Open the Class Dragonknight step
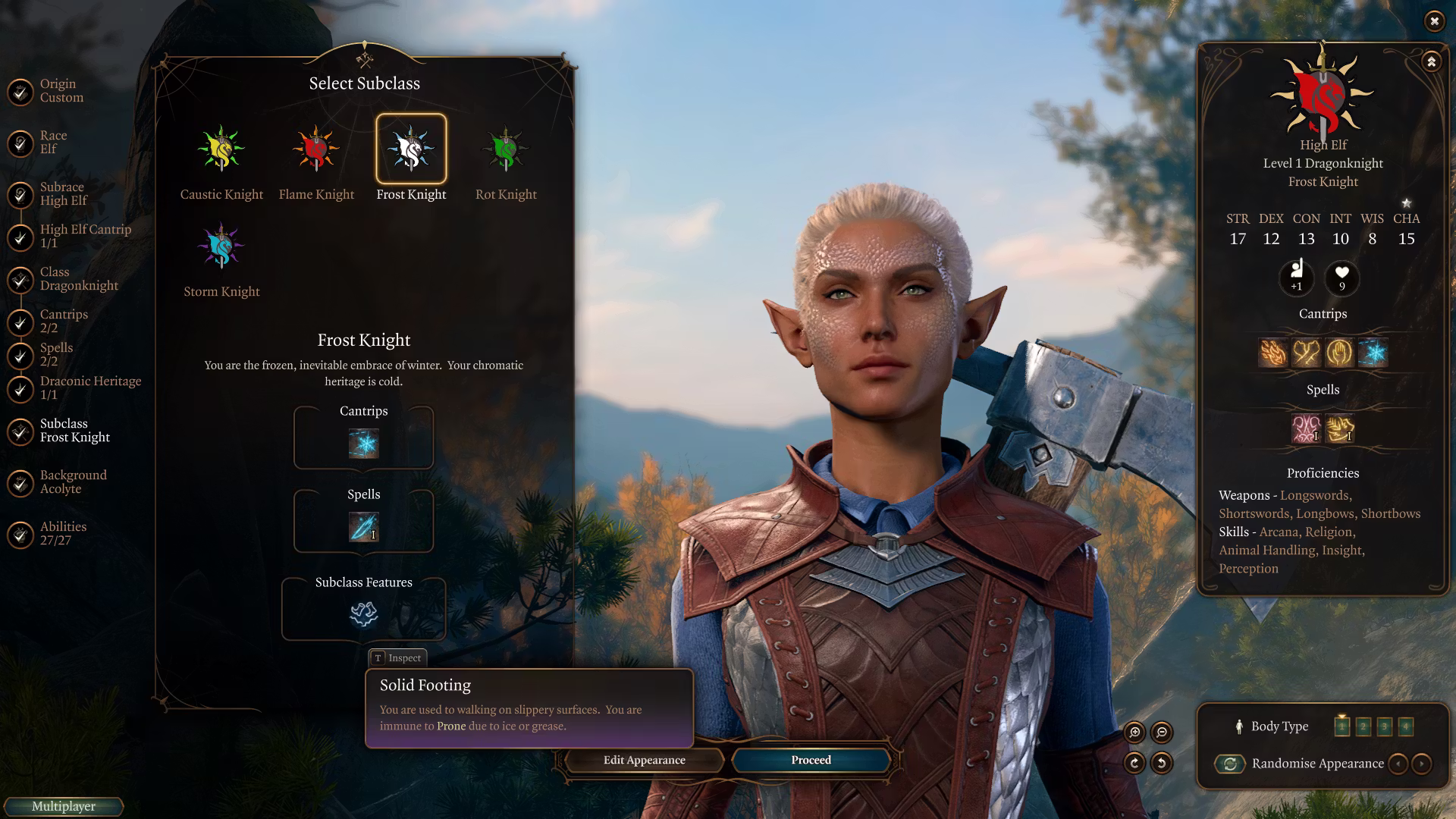This screenshot has height=819, width=1456. pyautogui.click(x=79, y=278)
